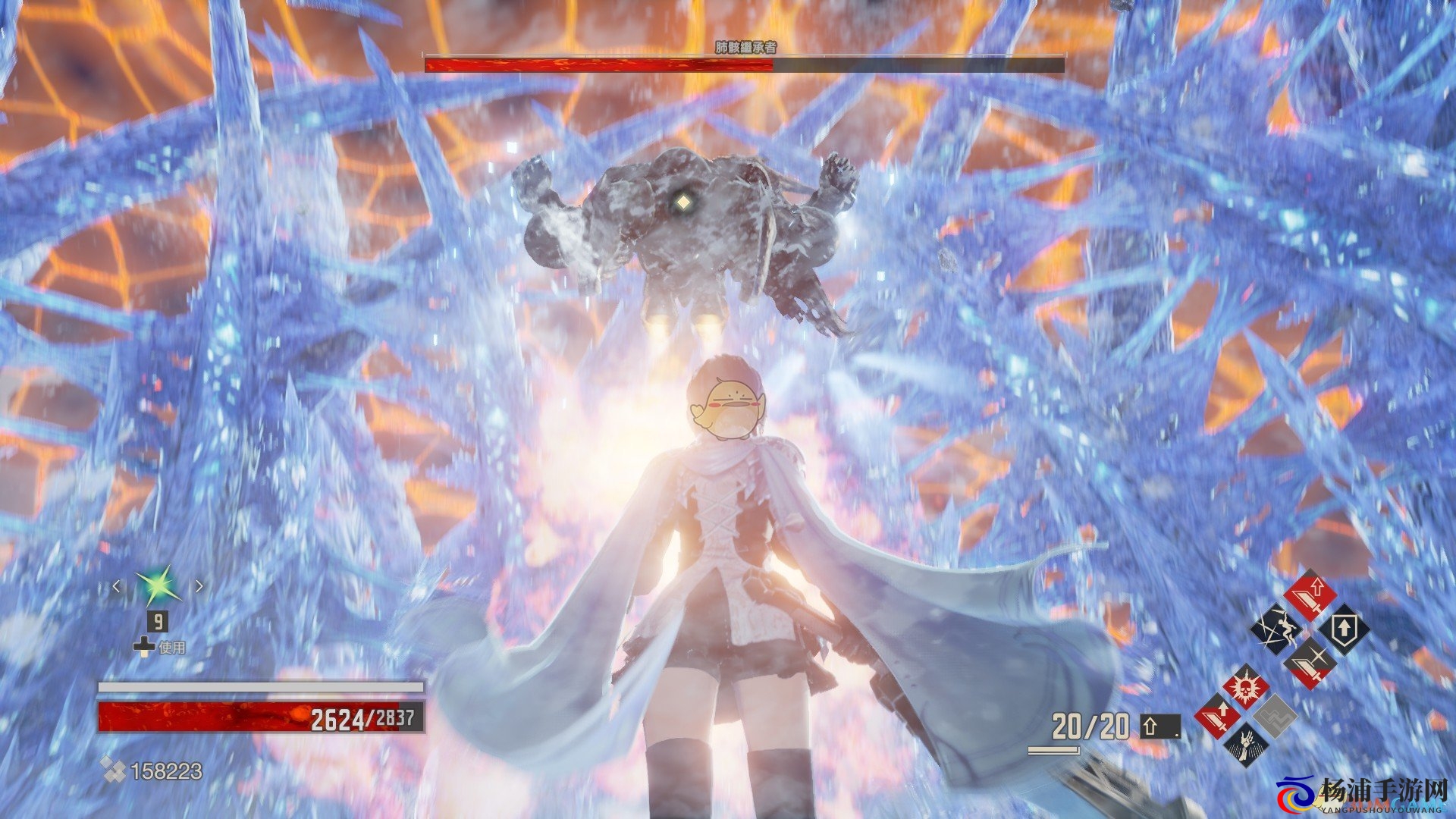1456x819 pixels.
Task: Activate red sword gift with hollow arrow
Action: click(1310, 595)
